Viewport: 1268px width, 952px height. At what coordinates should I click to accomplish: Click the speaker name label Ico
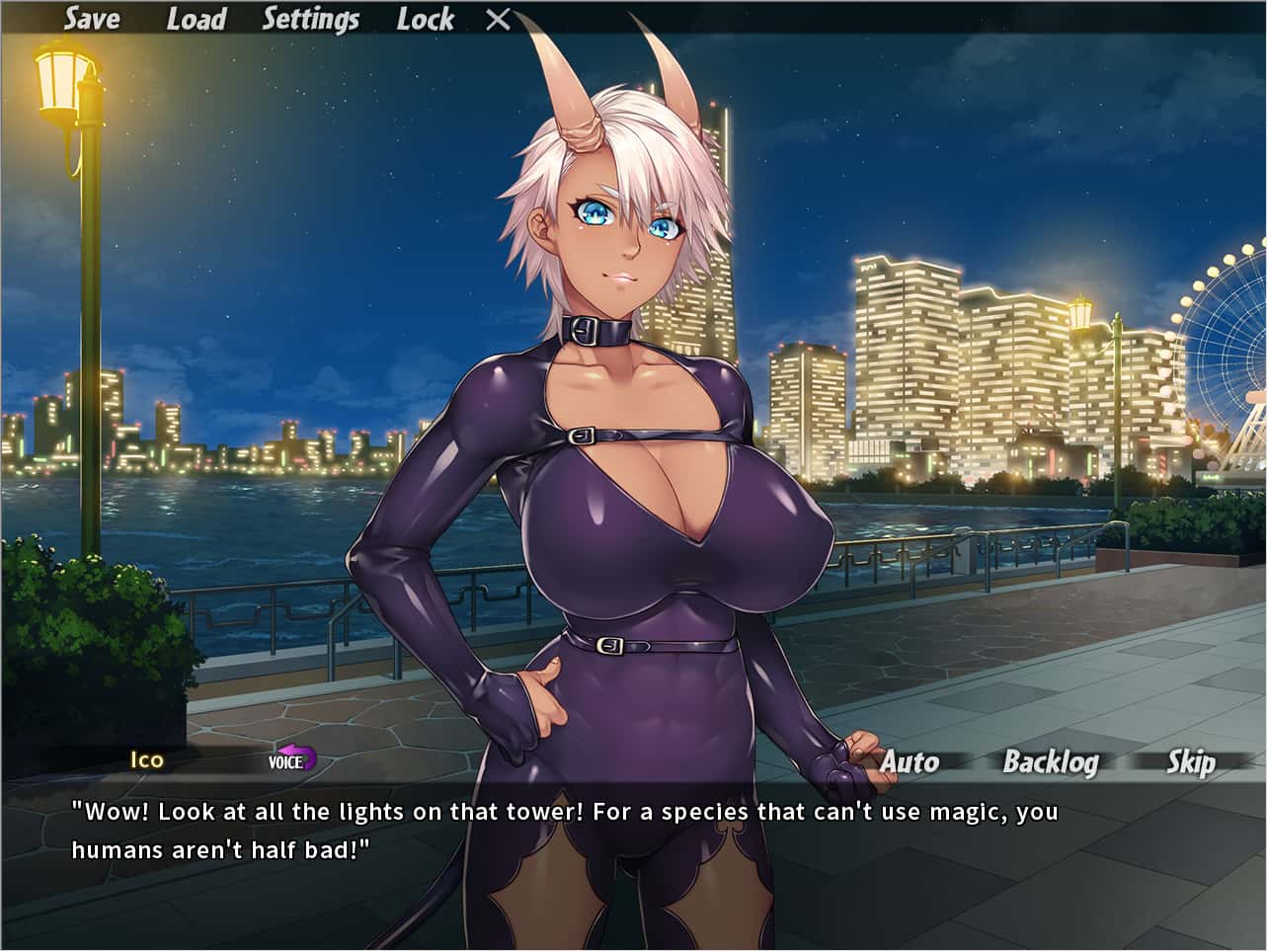[x=144, y=761]
